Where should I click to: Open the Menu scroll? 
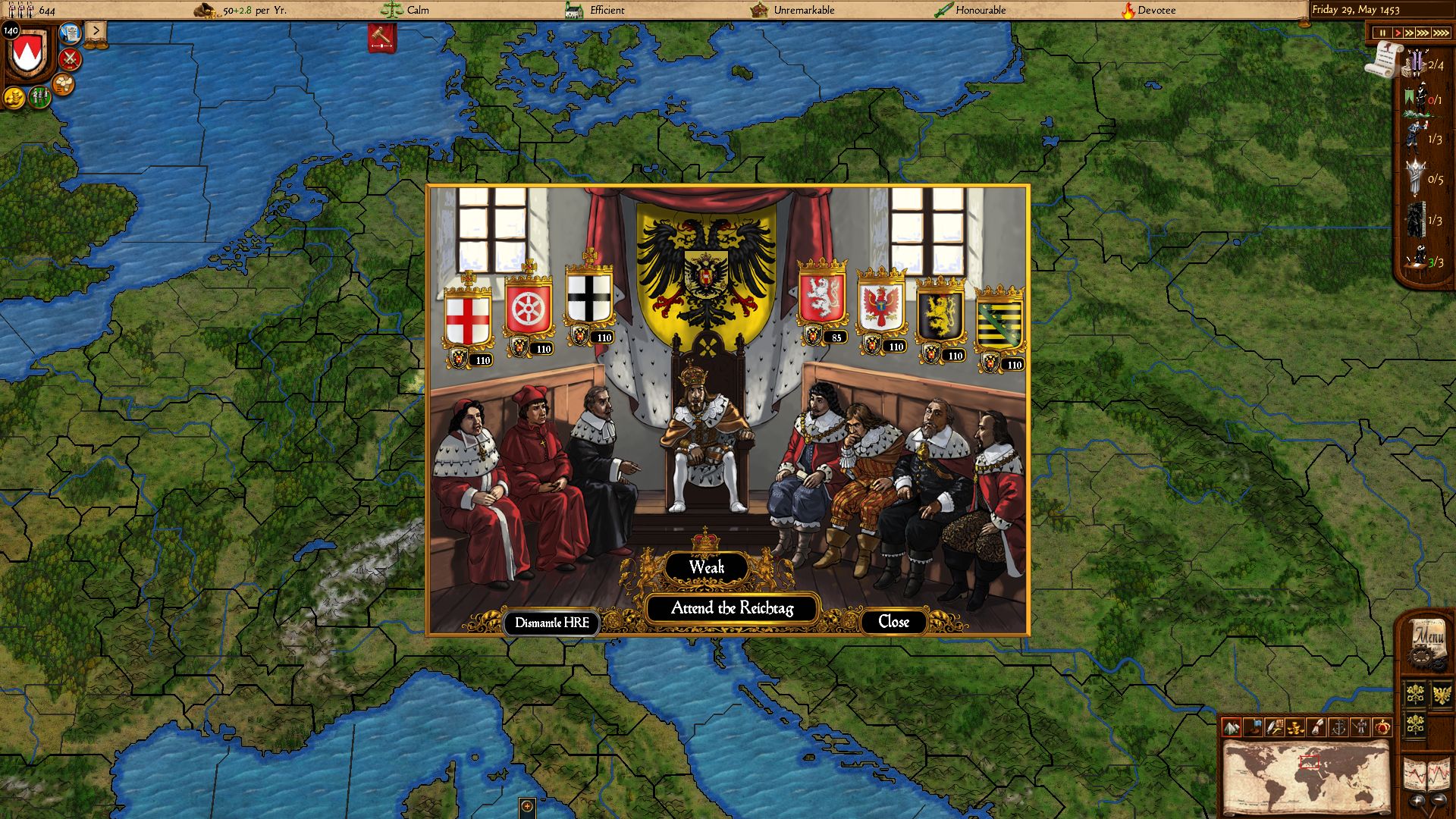click(1428, 641)
